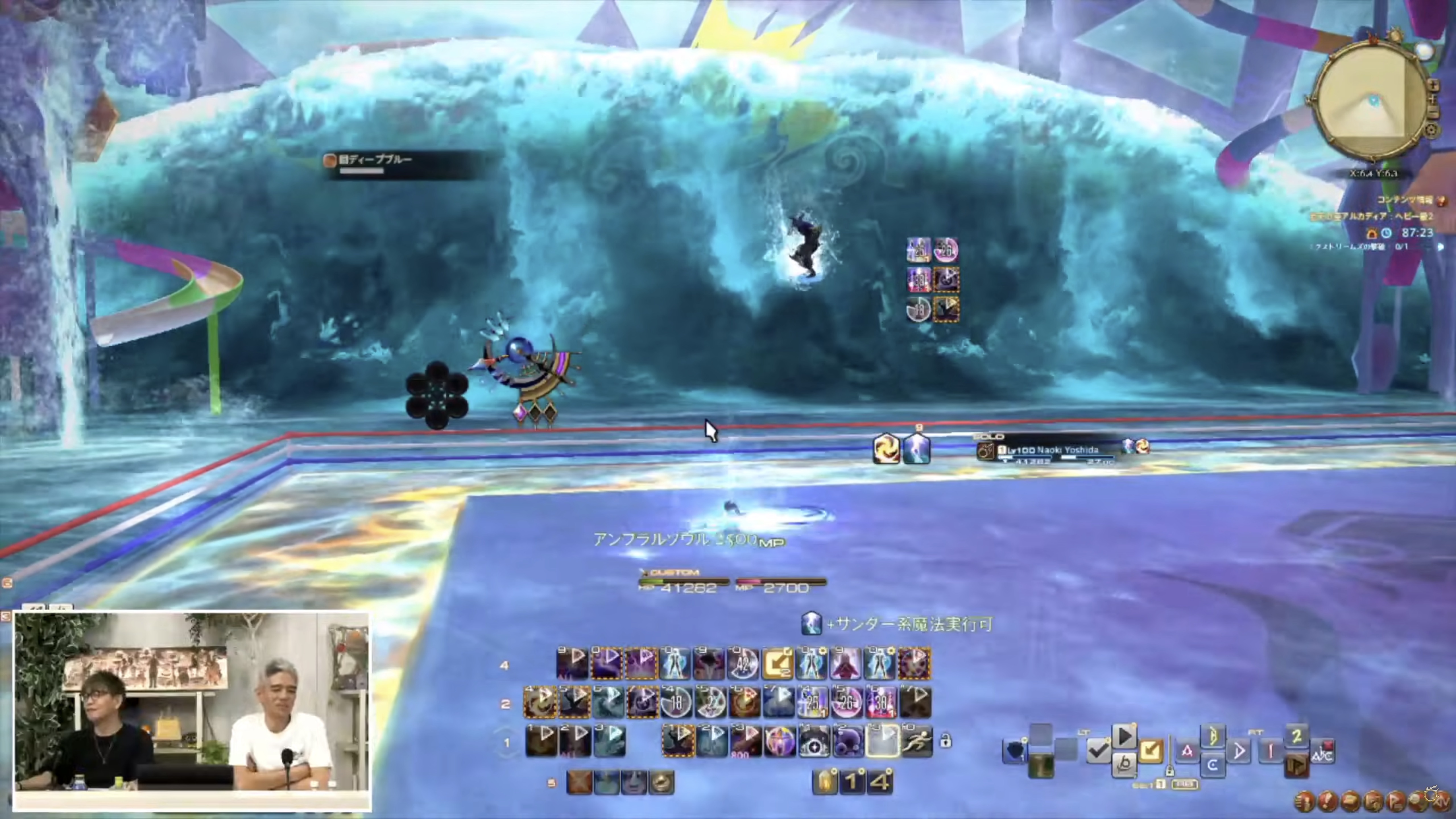Screen dimensions: 1456x819
Task: Toggle the hotbar padlock next to Sprint
Action: coord(946,741)
